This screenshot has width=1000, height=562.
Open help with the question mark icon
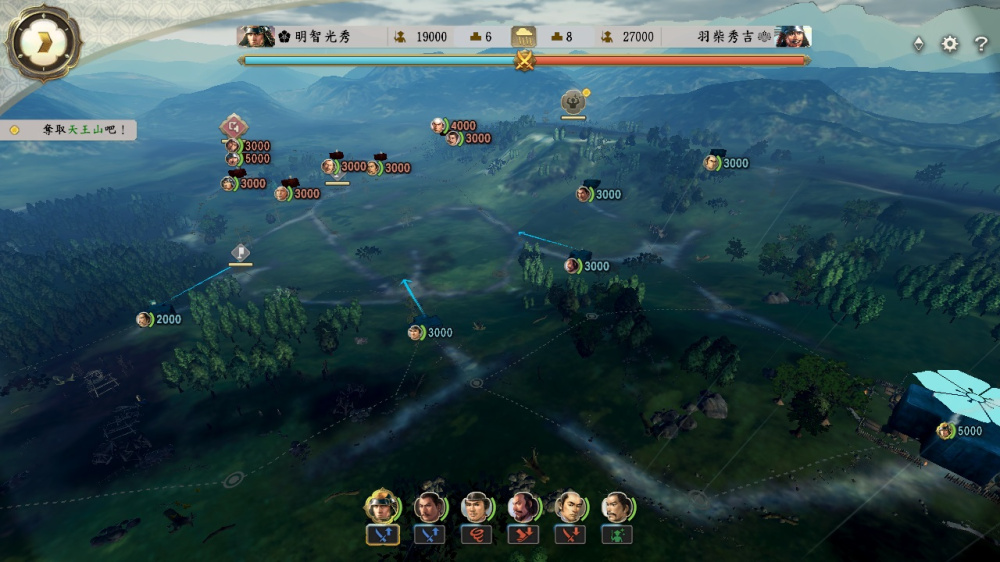tap(981, 44)
